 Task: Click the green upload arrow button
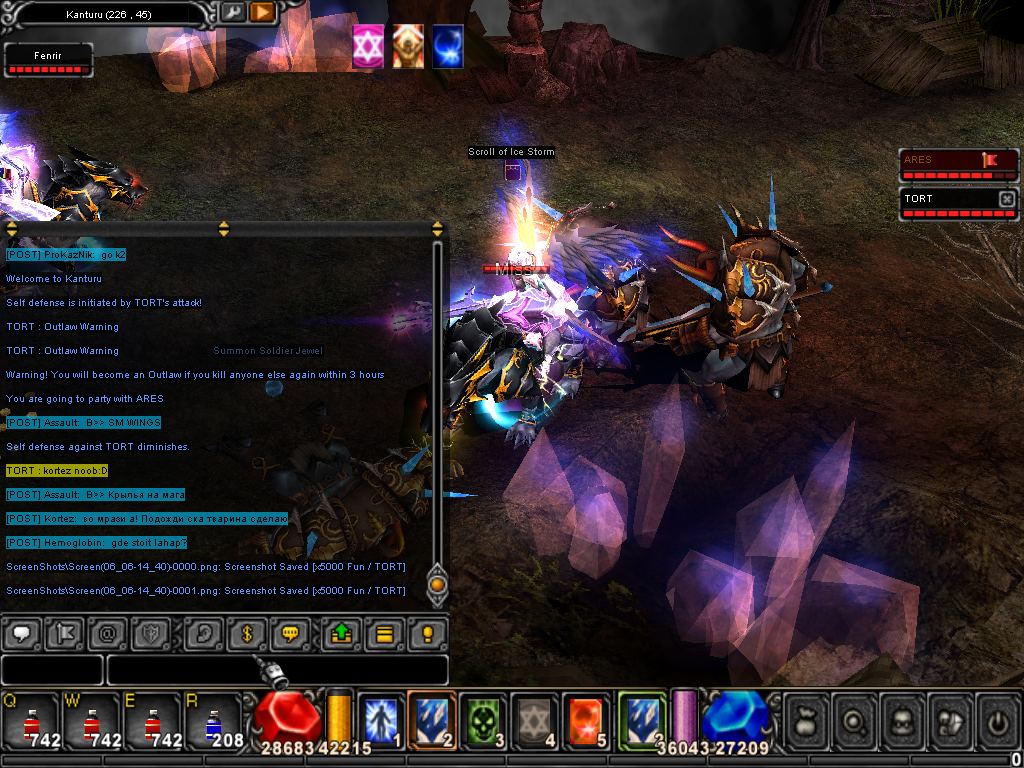point(341,633)
